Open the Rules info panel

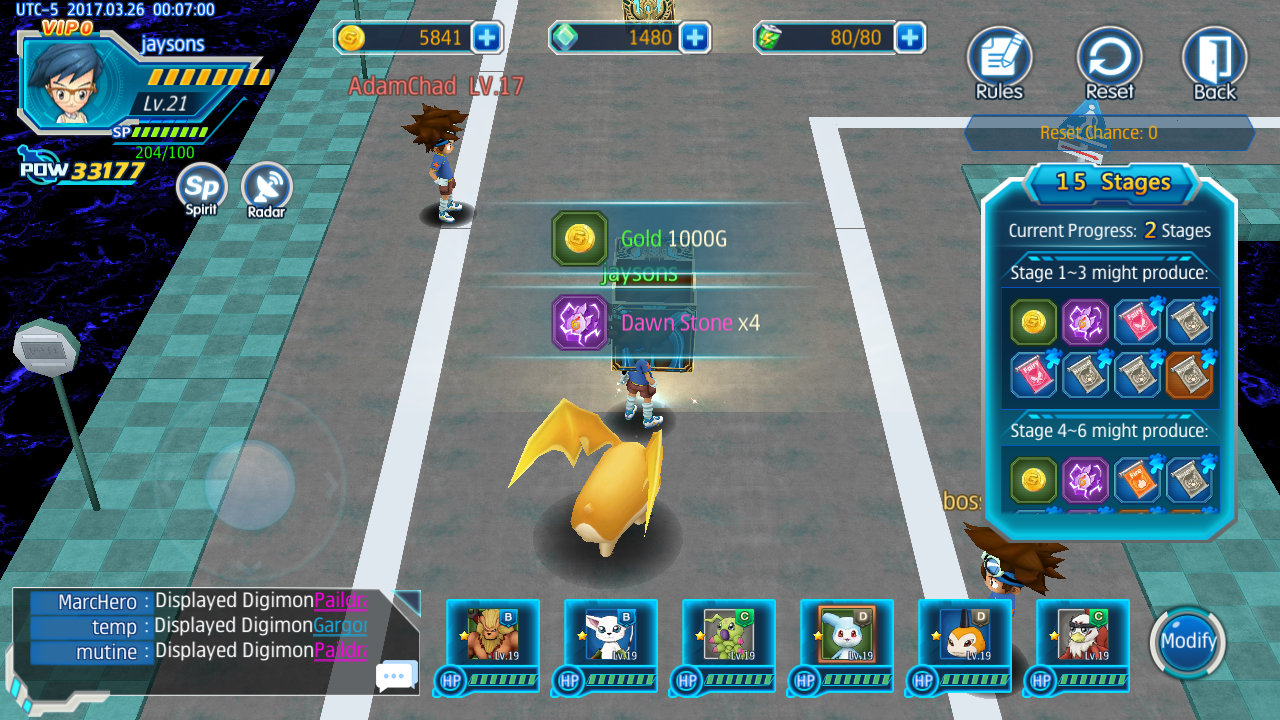point(999,61)
